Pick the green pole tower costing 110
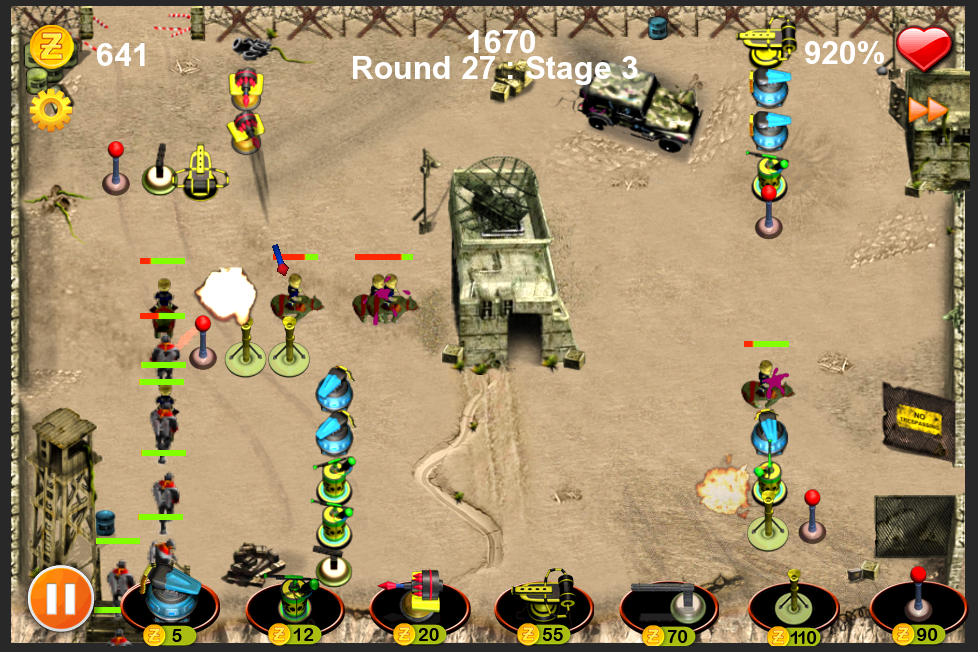 (794, 602)
